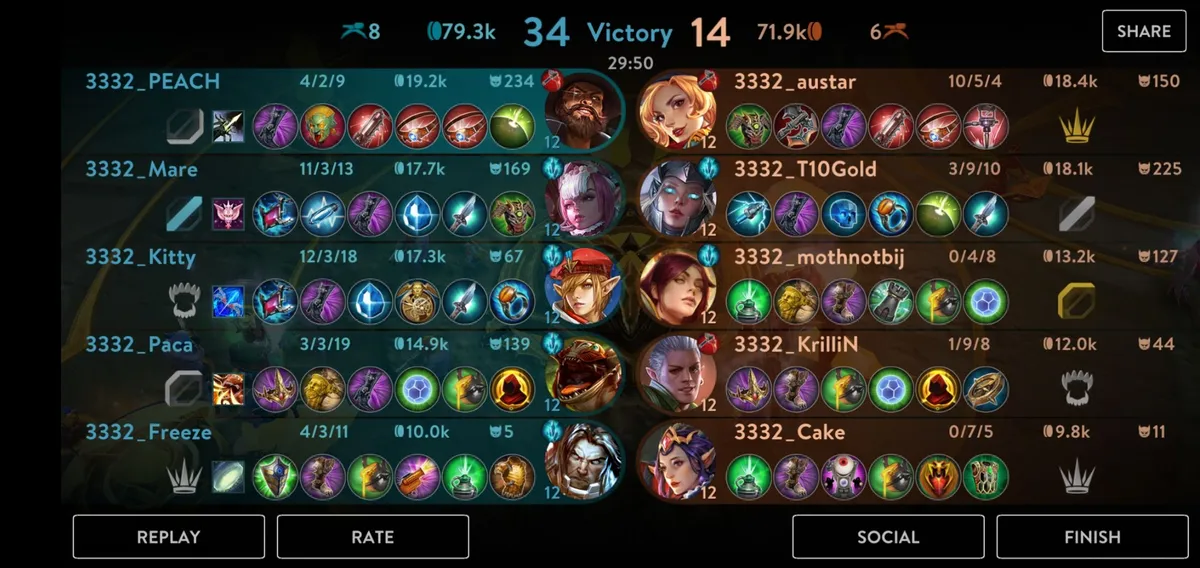Select player 3332_PEACH's name
This screenshot has width=1200, height=568.
coord(152,82)
